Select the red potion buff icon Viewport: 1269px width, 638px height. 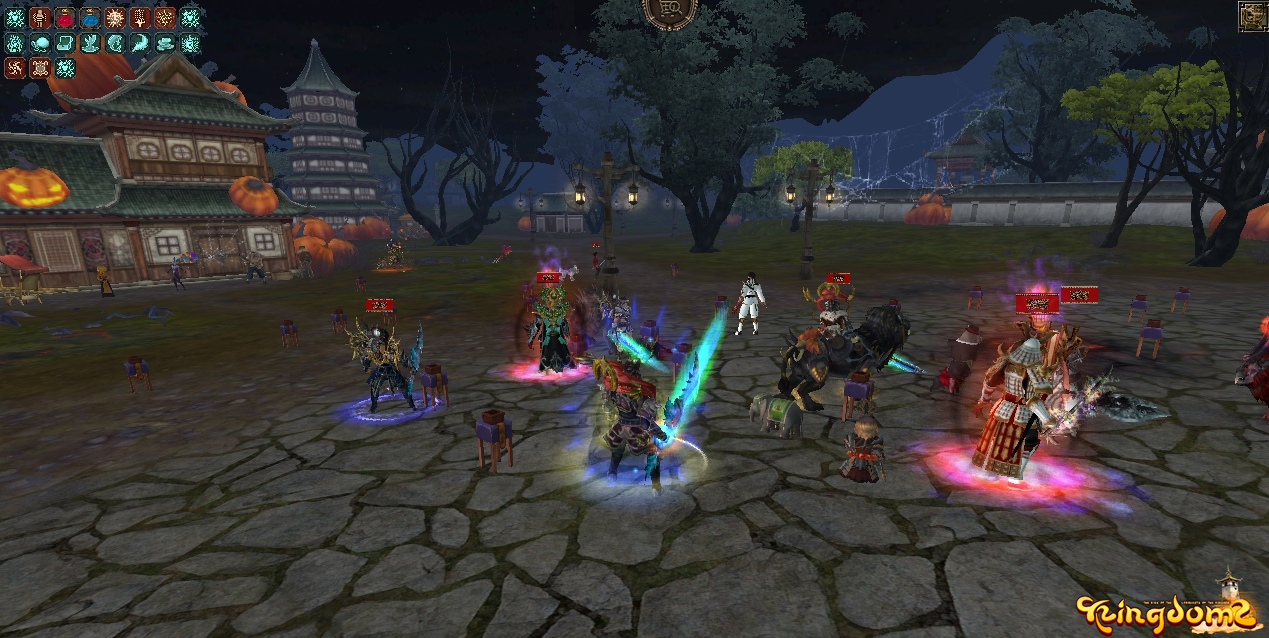pos(65,18)
